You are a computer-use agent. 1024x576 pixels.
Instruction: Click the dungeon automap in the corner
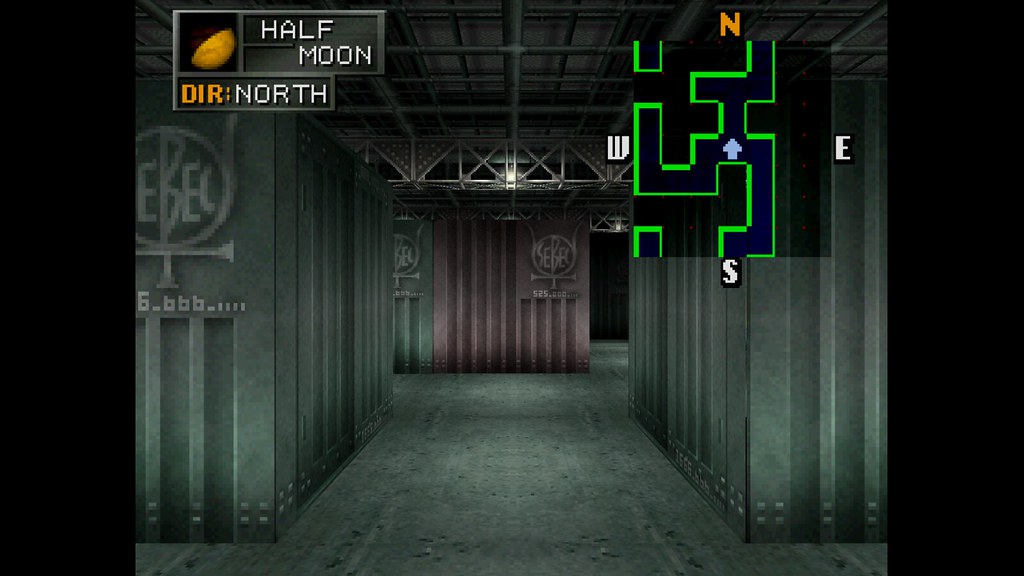(731, 148)
